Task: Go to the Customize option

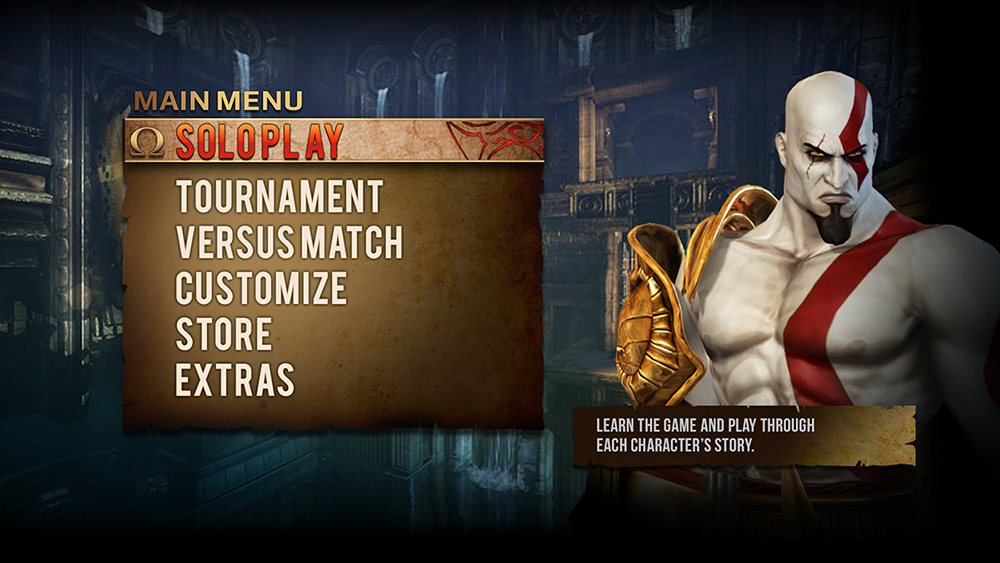Action: pyautogui.click(x=261, y=288)
